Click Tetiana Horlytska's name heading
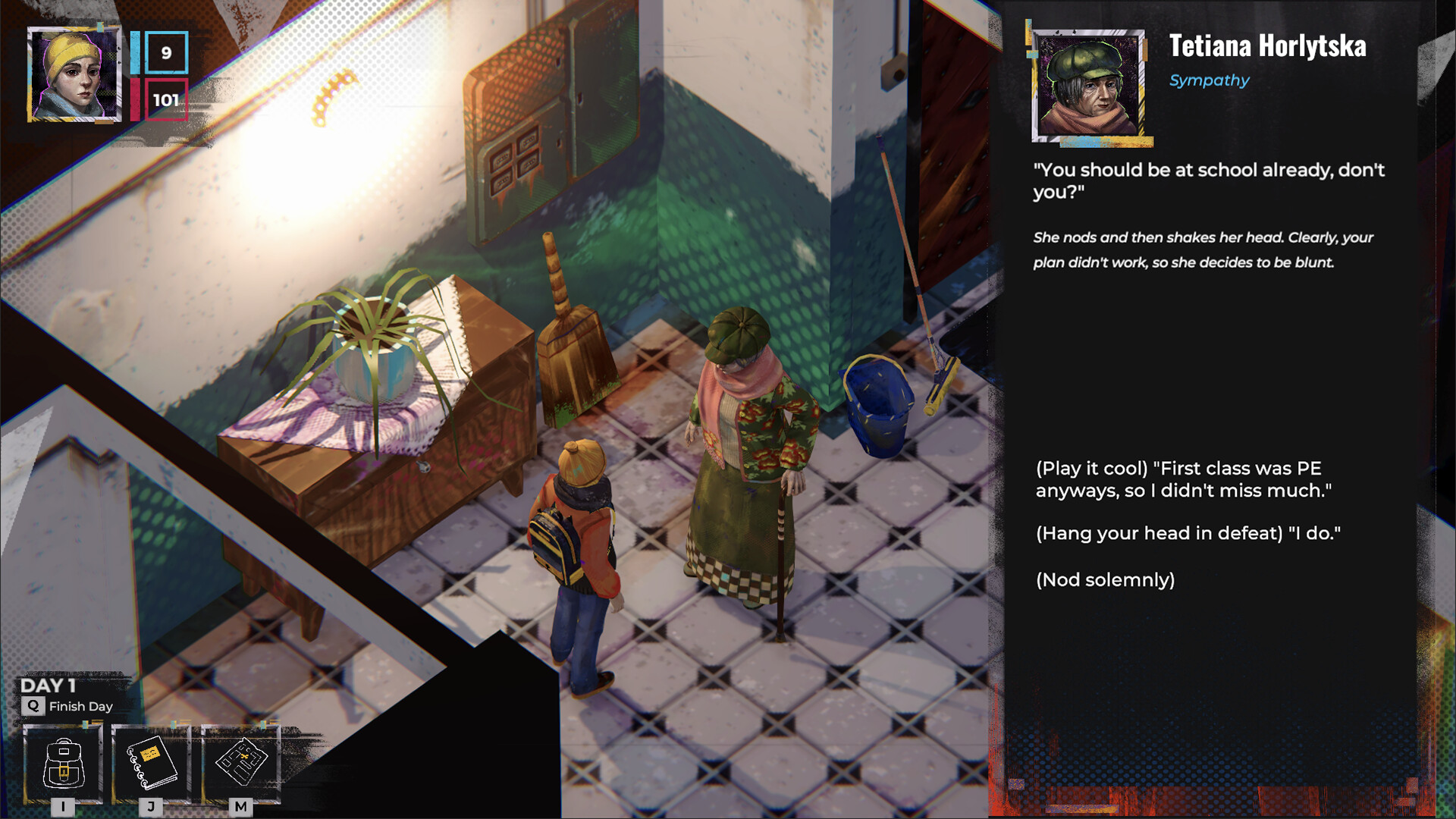This screenshot has width=1456, height=819. (1270, 47)
